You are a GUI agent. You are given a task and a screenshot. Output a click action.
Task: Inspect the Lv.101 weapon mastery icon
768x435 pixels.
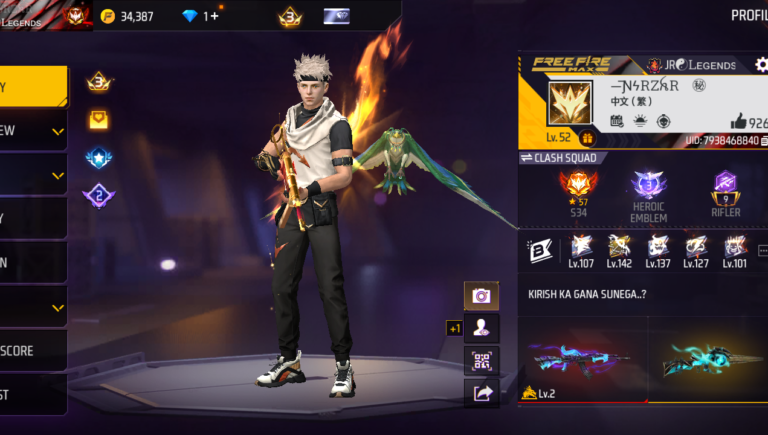point(735,250)
